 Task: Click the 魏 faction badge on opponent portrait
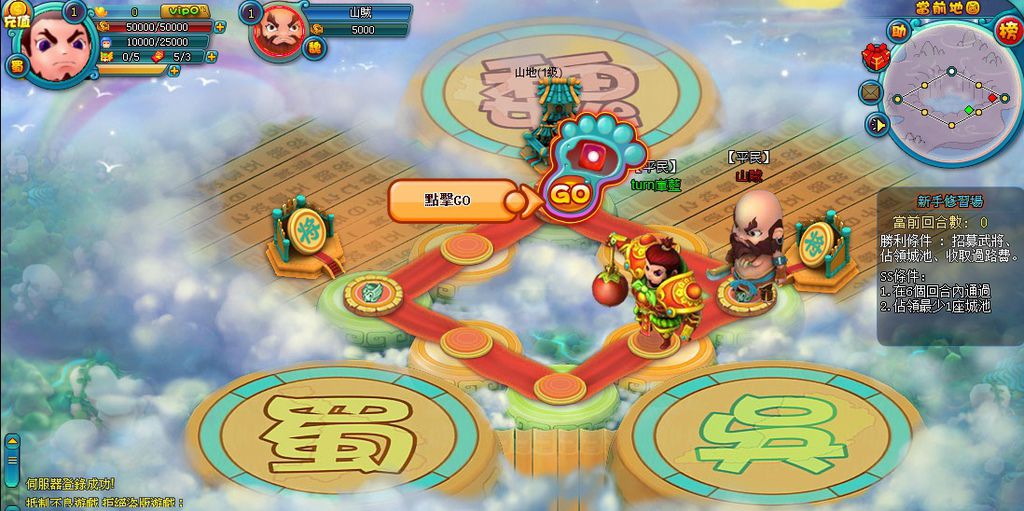coord(315,47)
